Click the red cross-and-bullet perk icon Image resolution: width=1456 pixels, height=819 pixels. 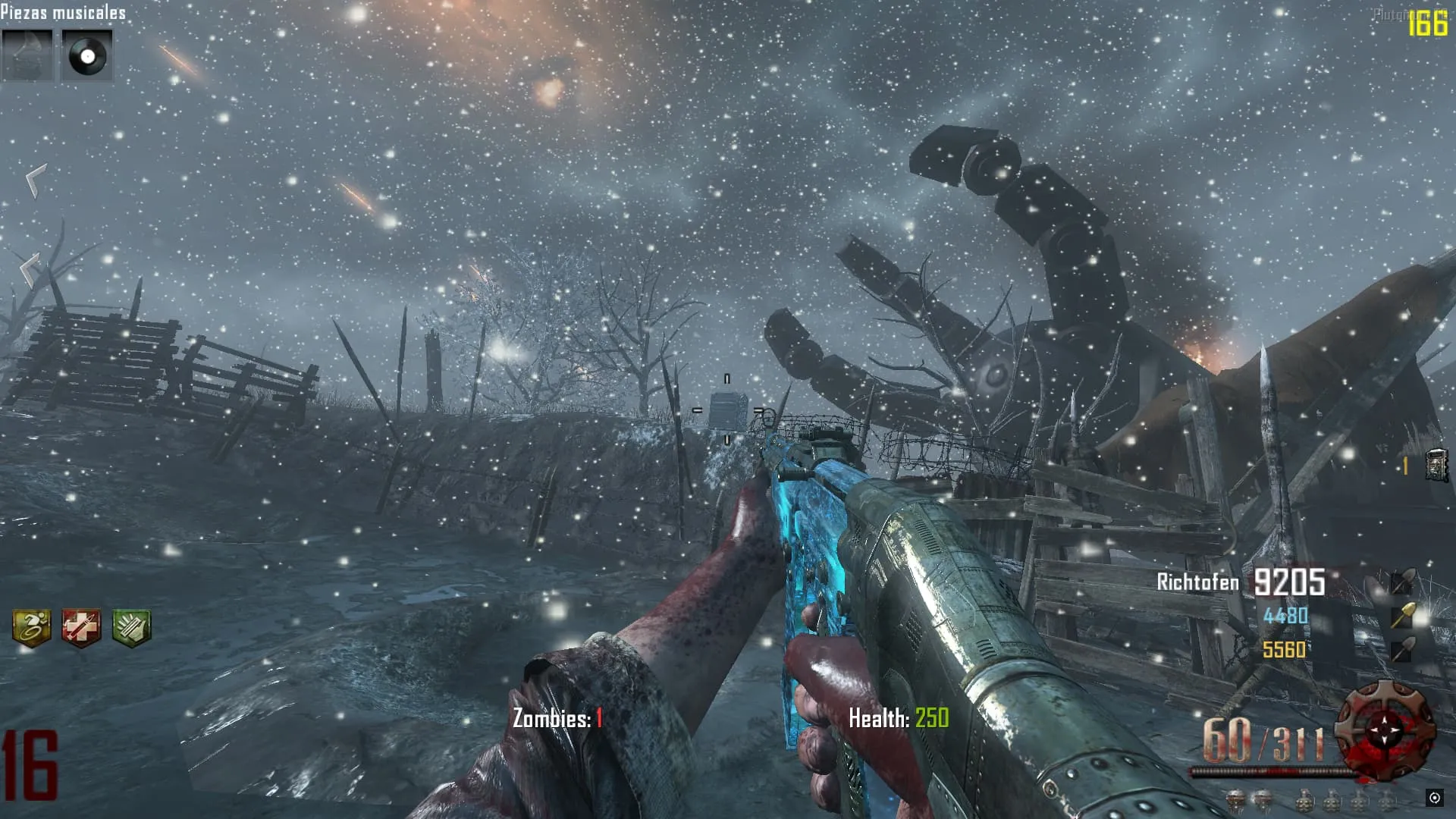81,627
